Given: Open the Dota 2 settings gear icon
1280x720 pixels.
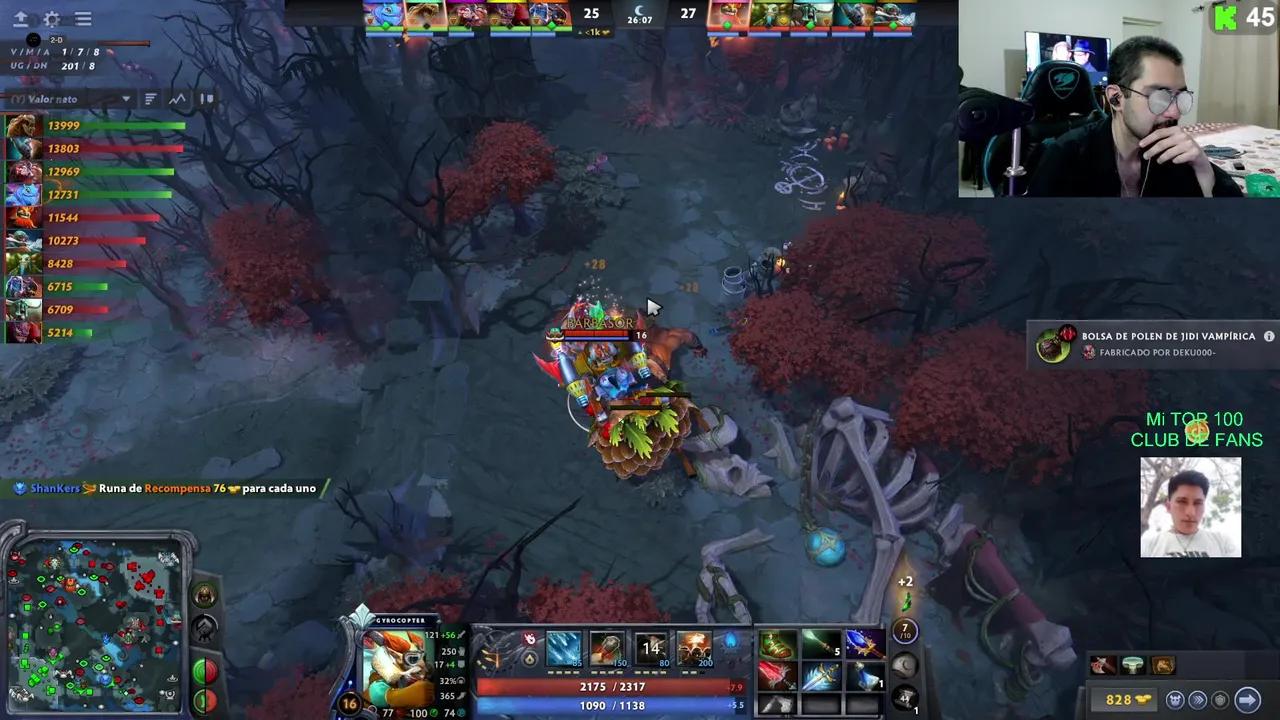Looking at the screenshot, I should click(x=51, y=18).
